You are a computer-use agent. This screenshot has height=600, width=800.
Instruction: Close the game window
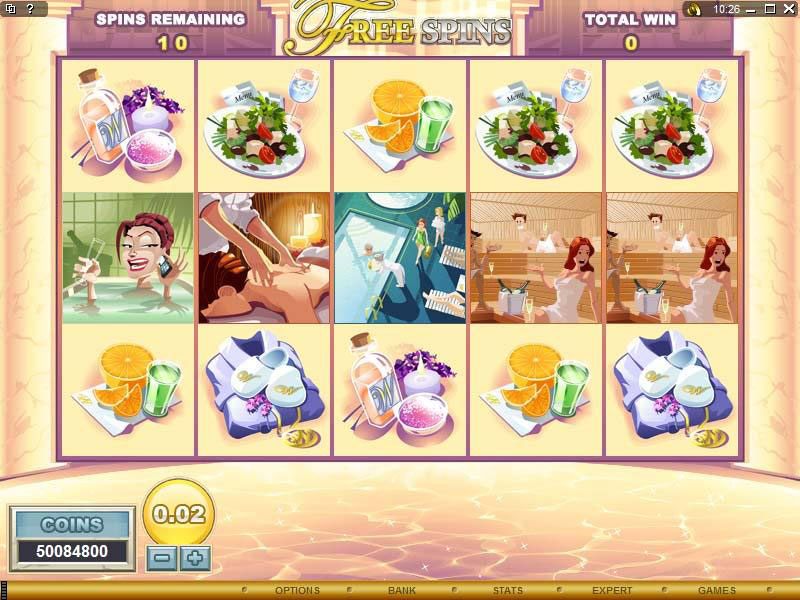pyautogui.click(x=787, y=9)
